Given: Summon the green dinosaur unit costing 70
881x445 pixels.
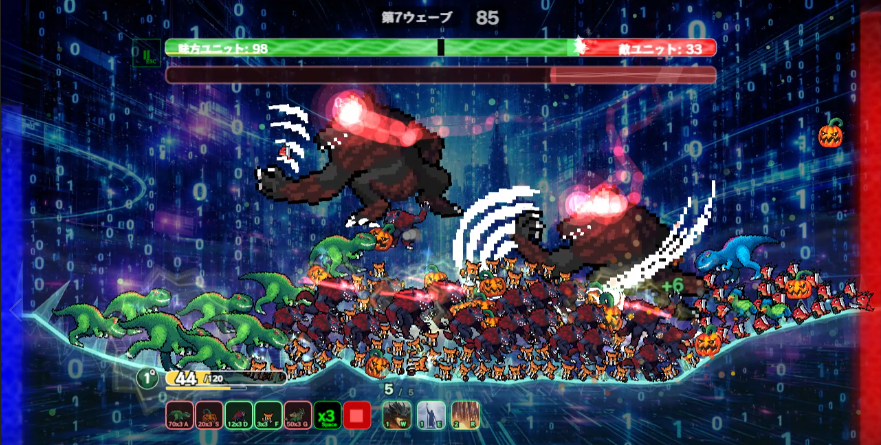Looking at the screenshot, I should click(181, 415).
